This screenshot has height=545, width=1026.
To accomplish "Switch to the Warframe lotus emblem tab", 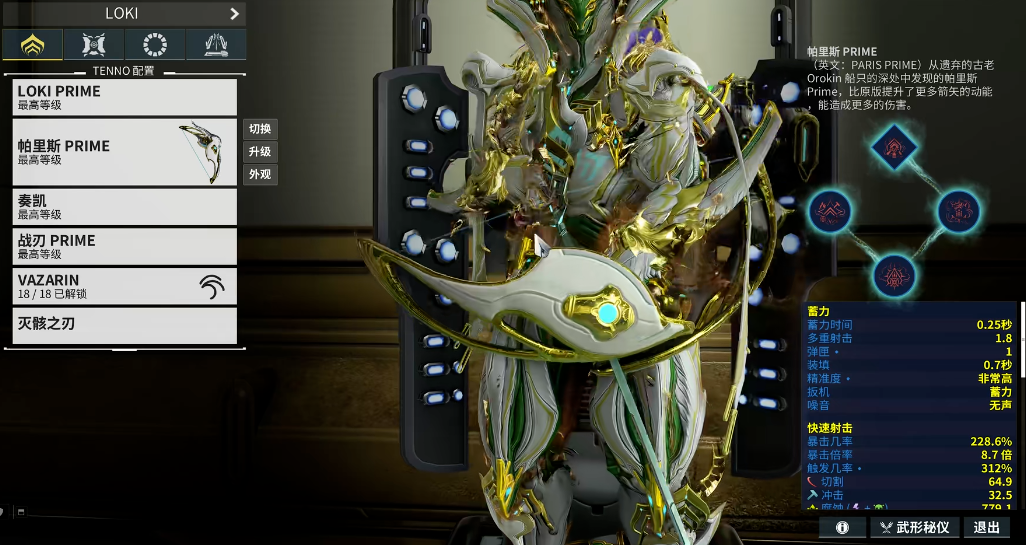I will click(32, 44).
